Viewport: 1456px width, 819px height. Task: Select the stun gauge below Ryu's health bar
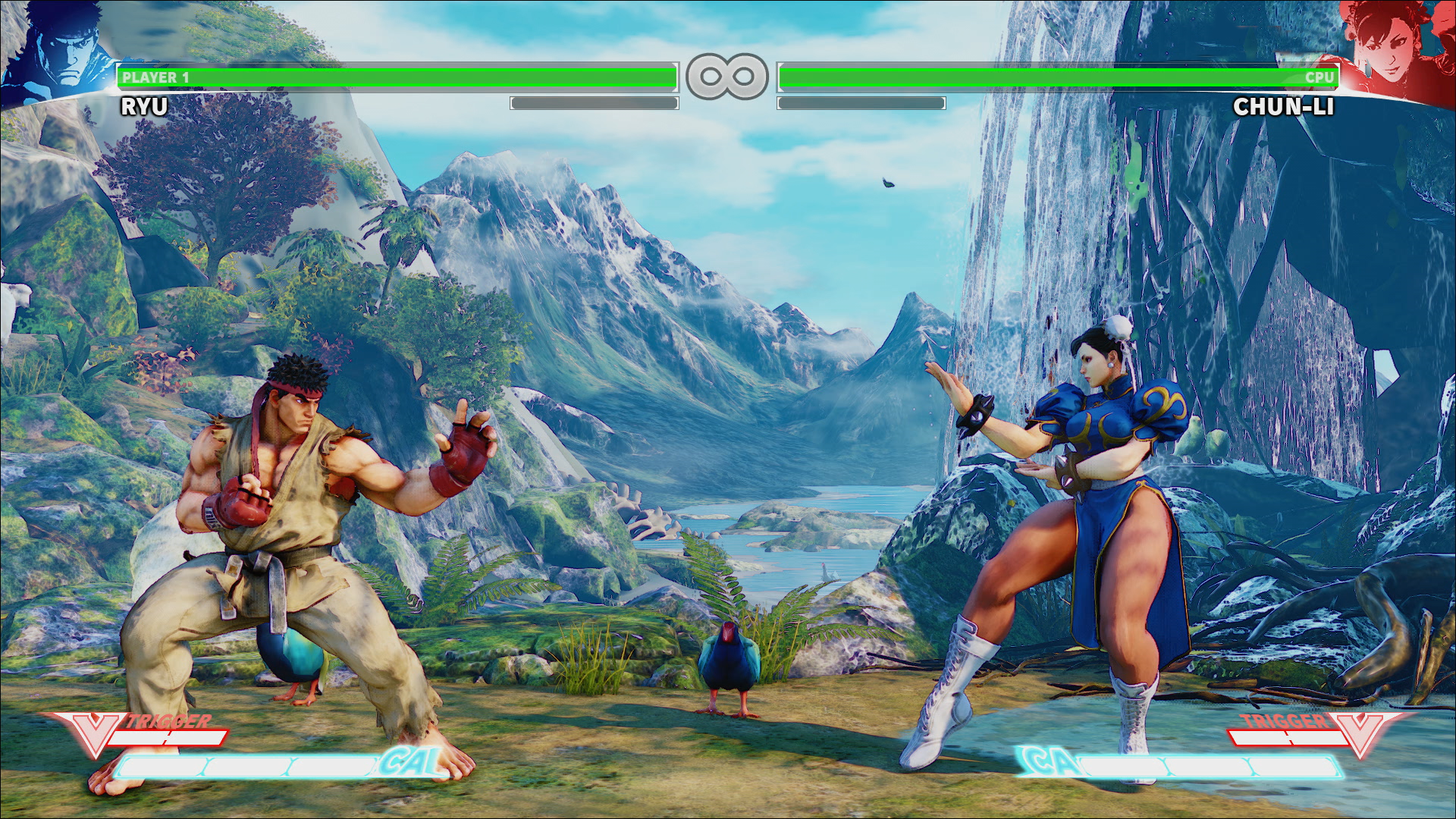click(595, 102)
